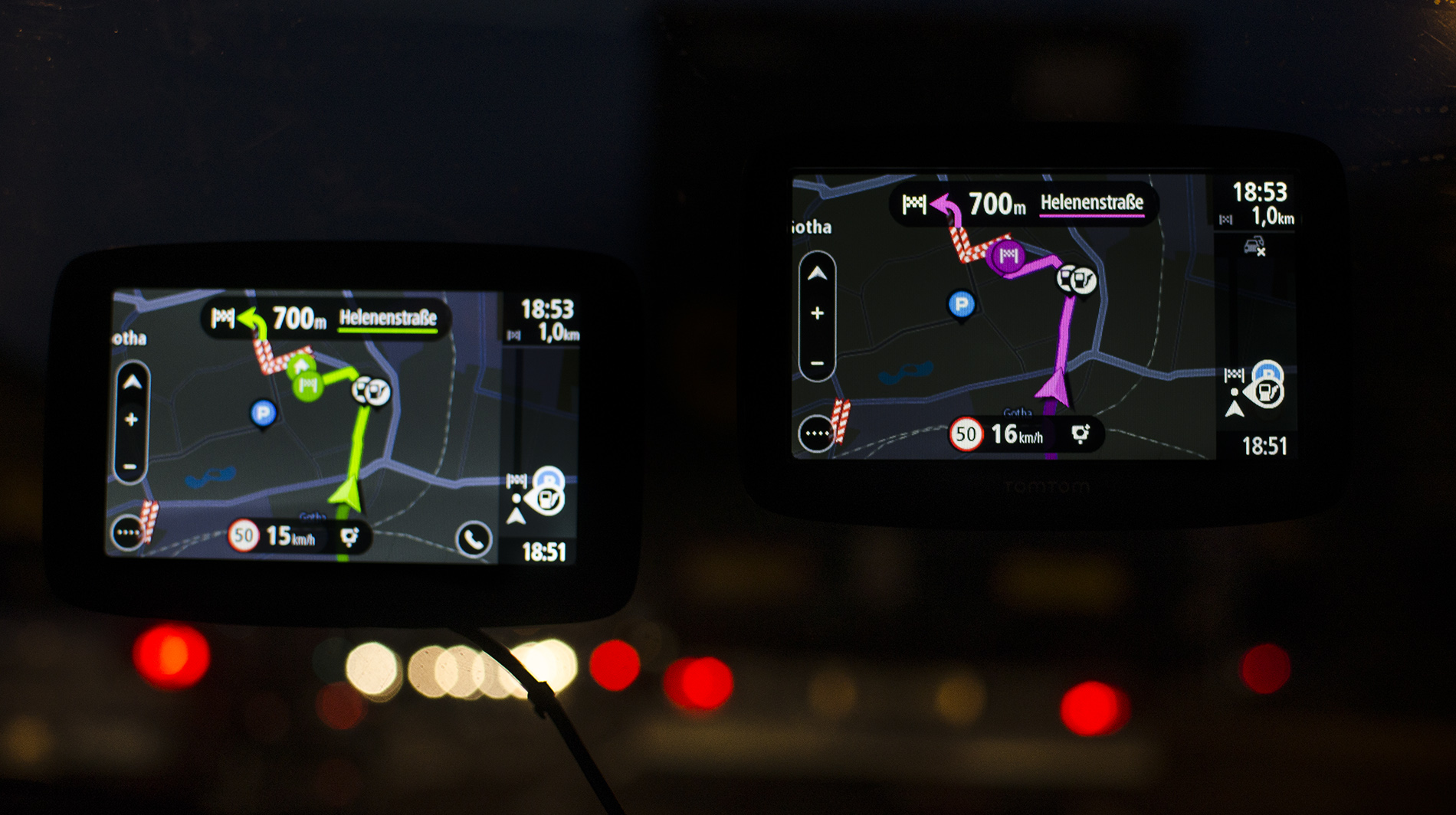This screenshot has height=815, width=1456.
Task: Select the parking marker on the purple-route map
Action: [x=961, y=304]
